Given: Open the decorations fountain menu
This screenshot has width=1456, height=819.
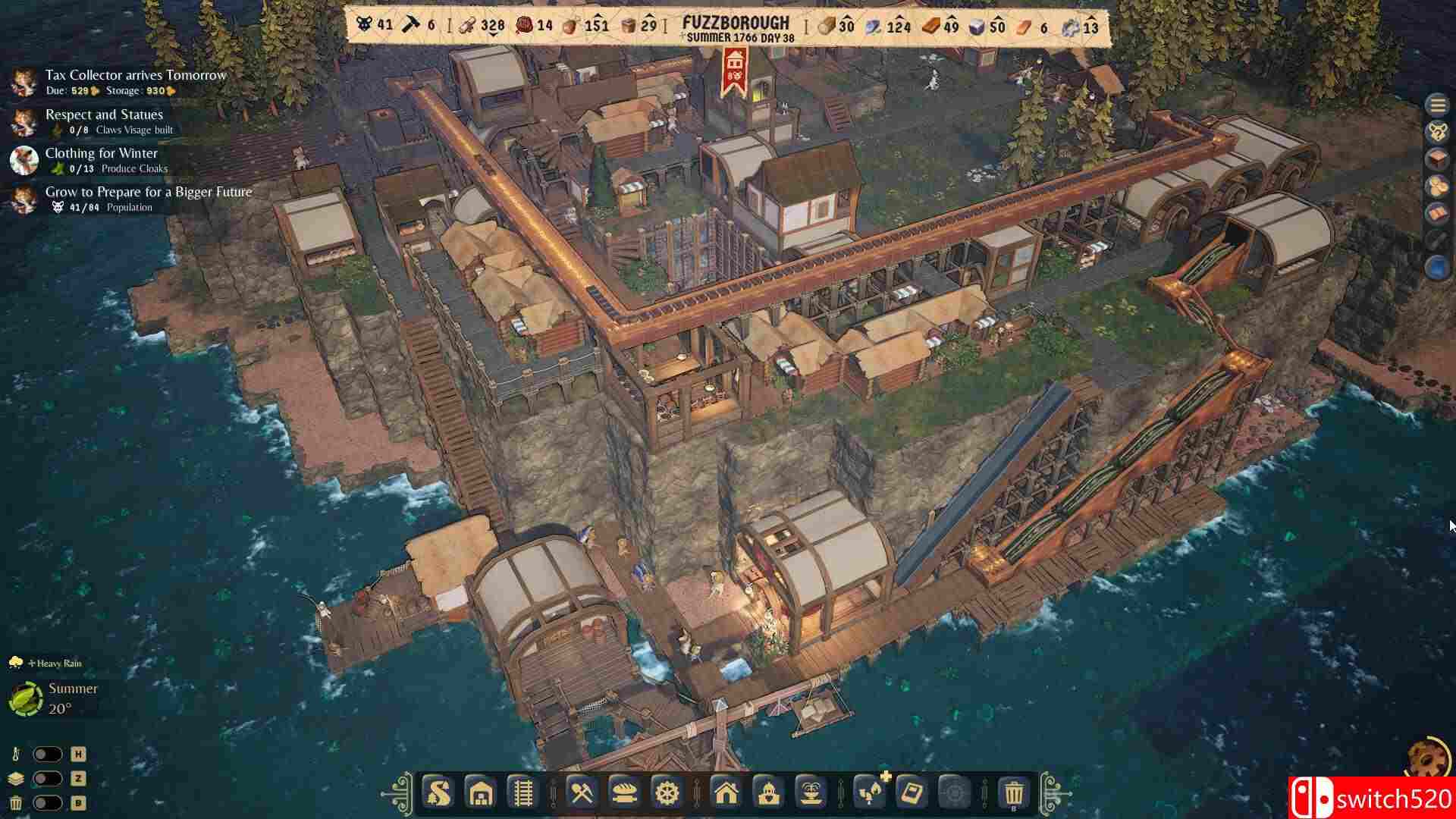Looking at the screenshot, I should click(813, 793).
